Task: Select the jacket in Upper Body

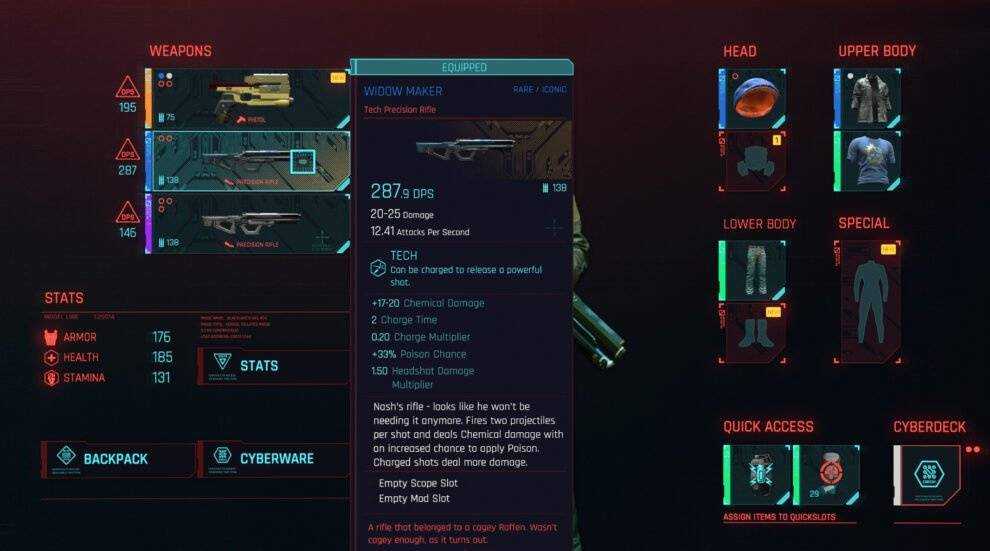Action: coord(867,98)
